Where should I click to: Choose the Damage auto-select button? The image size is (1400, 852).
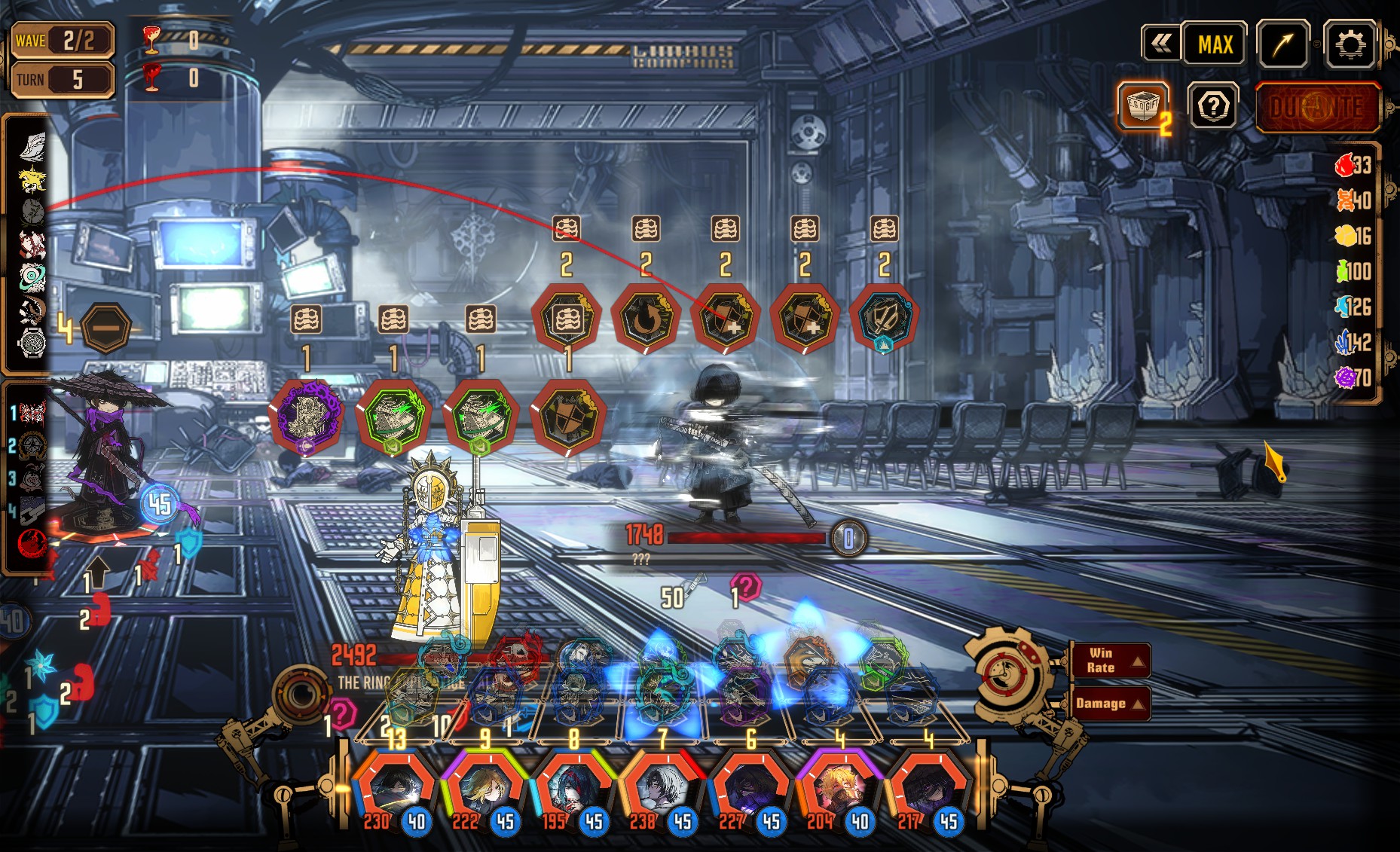click(1109, 704)
